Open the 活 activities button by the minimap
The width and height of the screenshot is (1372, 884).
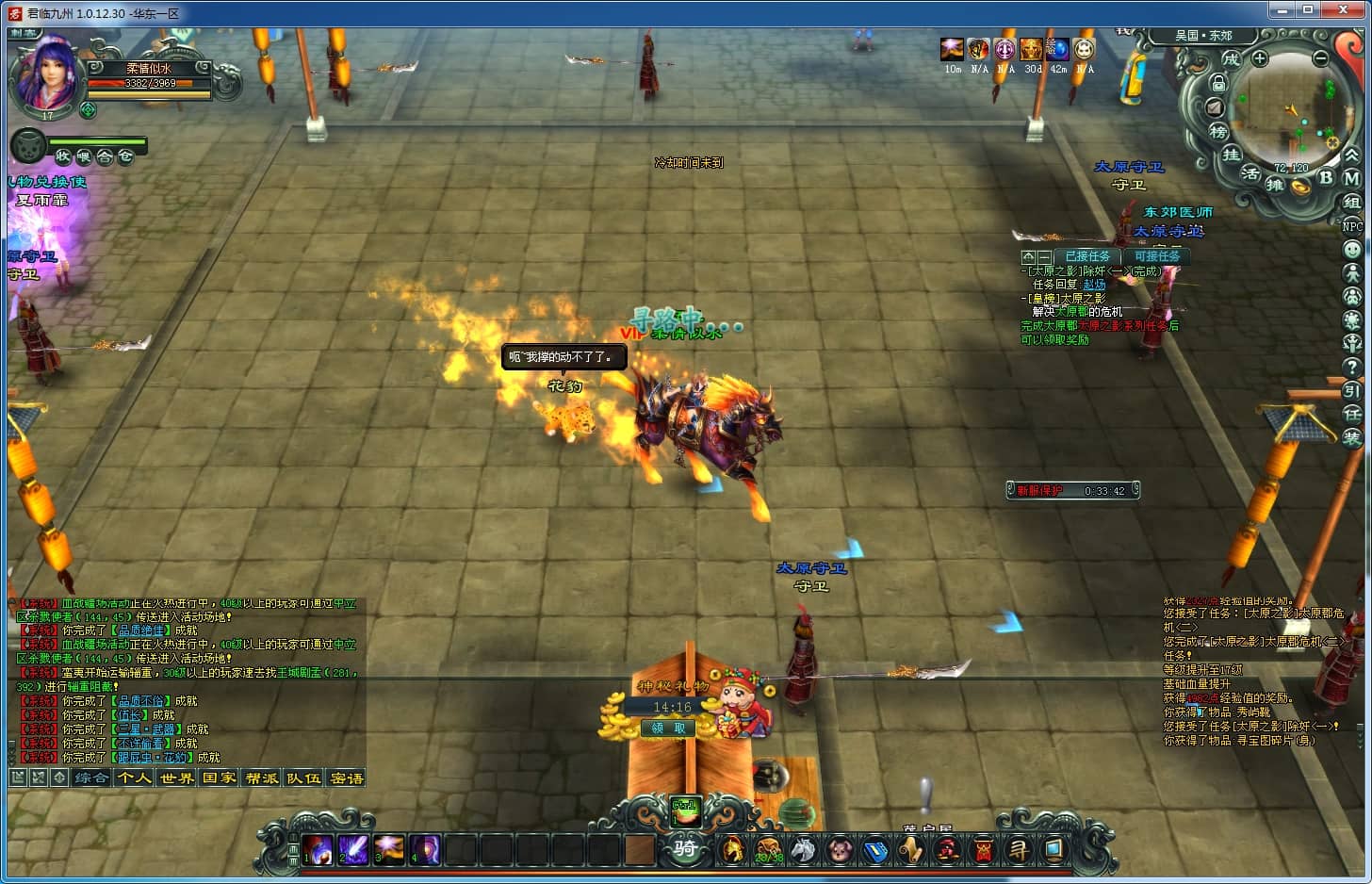coord(1250,173)
